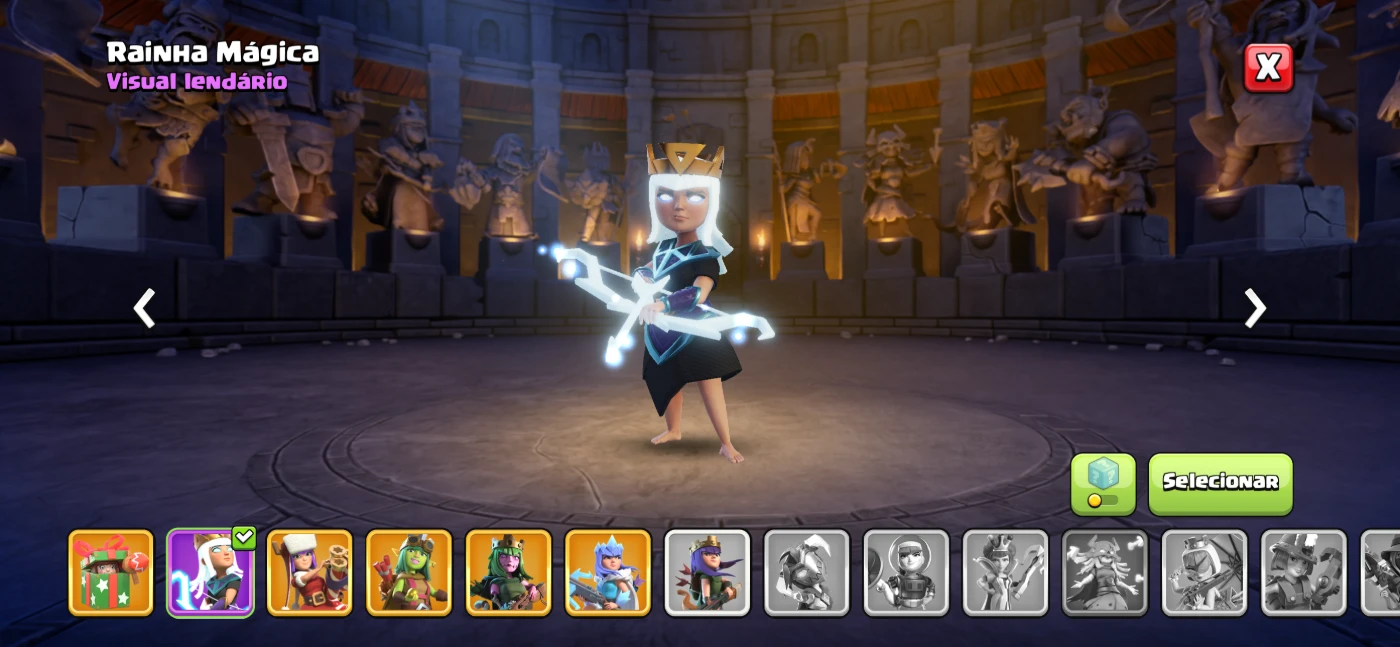
Task: Show the previous skin with the left arrow
Action: point(145,308)
